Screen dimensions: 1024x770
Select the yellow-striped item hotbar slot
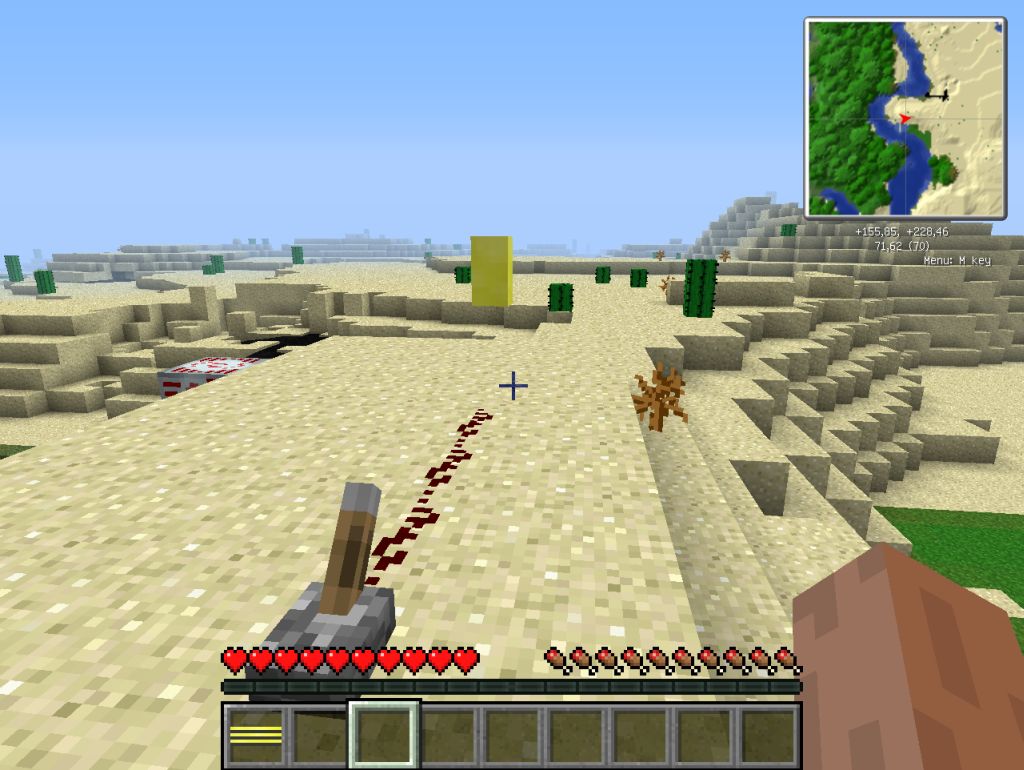pos(255,736)
